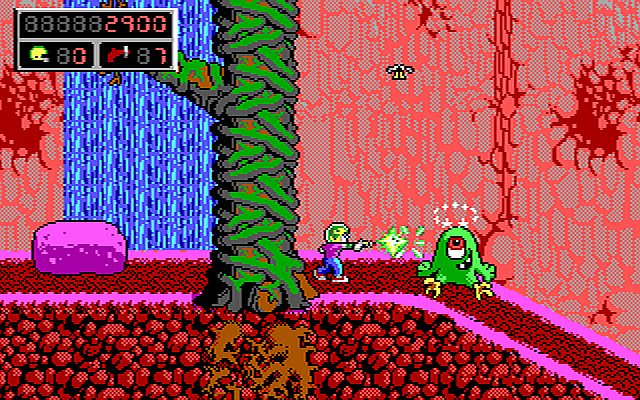Screen dimensions: 640x400
Task: Click the Keen helmet lives icon
Action: click(x=40, y=55)
